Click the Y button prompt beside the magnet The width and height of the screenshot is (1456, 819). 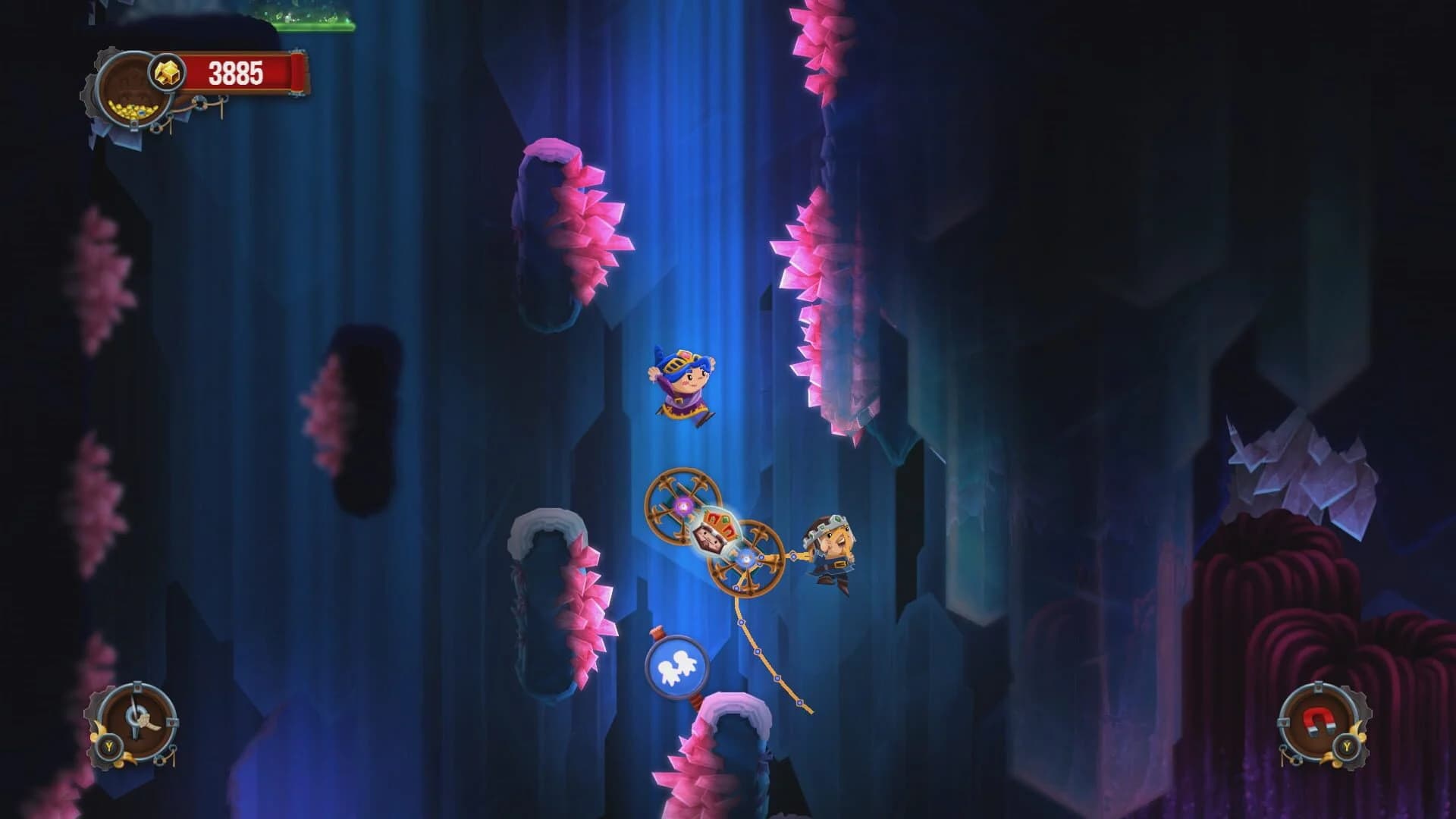[1347, 746]
